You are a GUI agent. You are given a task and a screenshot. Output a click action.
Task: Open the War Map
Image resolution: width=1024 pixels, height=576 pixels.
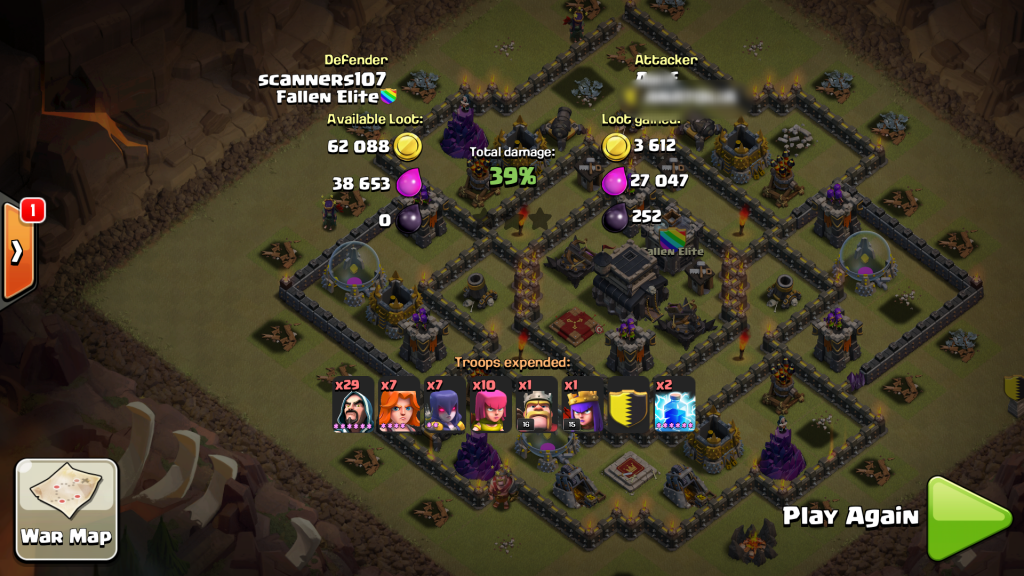coord(67,508)
